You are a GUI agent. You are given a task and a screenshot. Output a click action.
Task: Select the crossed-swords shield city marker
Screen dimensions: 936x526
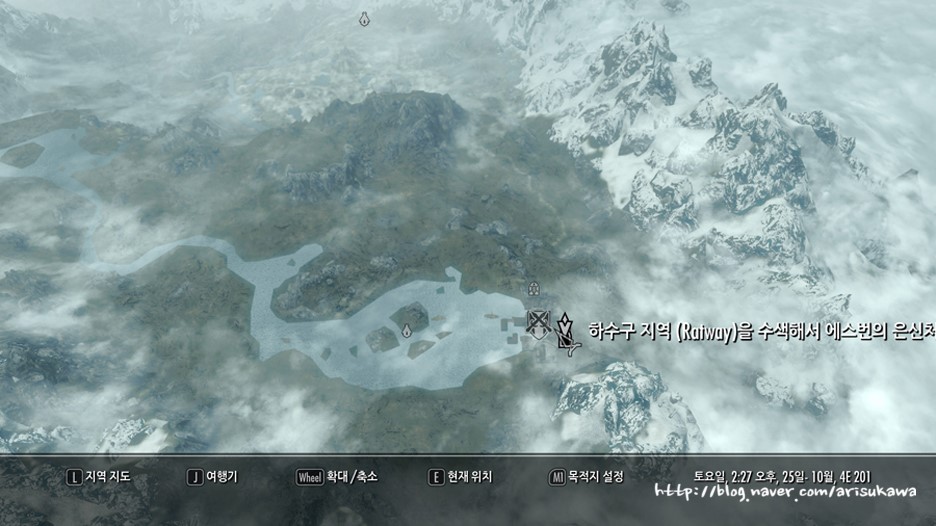click(x=539, y=321)
